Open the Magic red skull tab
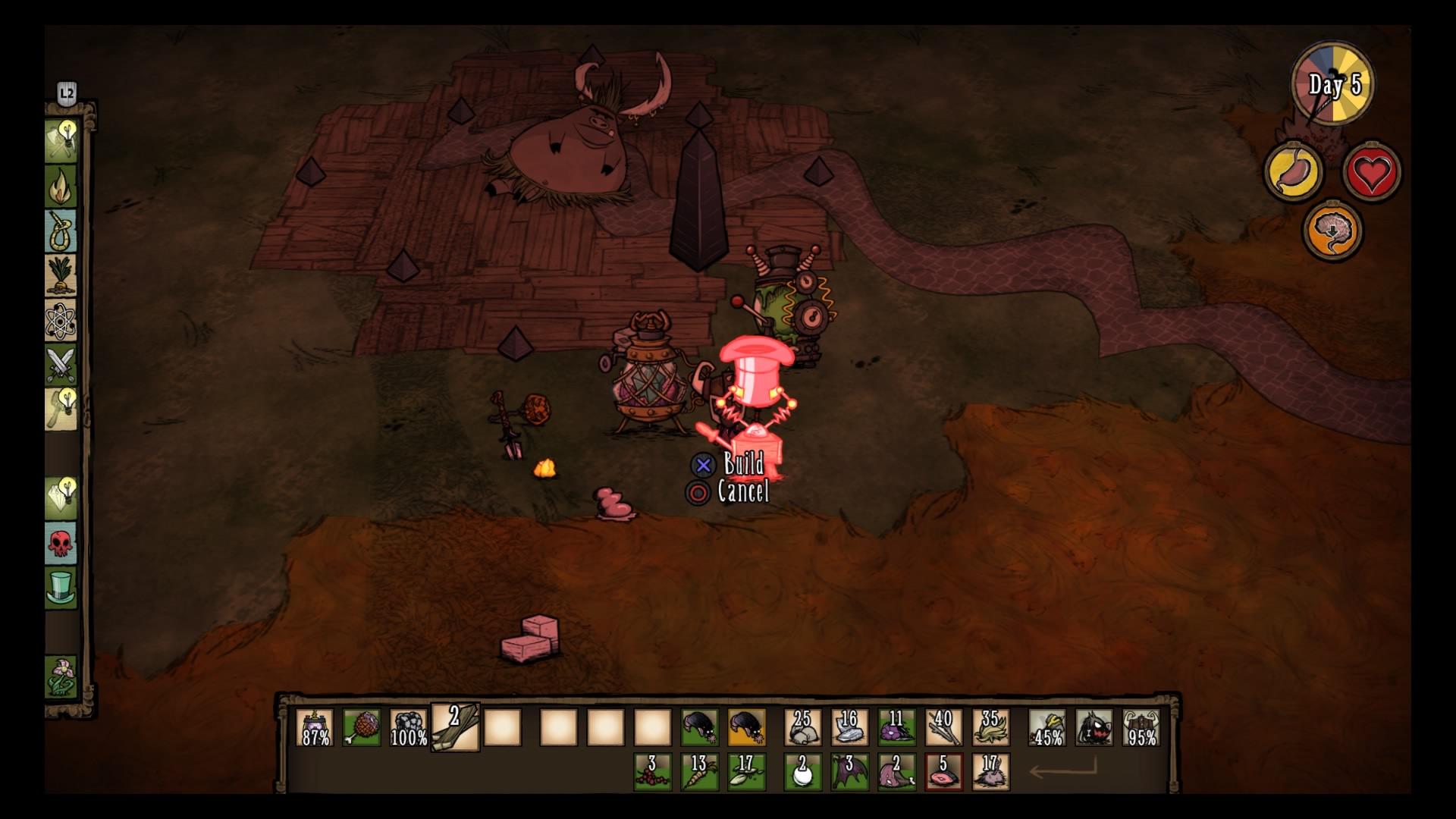 61,543
